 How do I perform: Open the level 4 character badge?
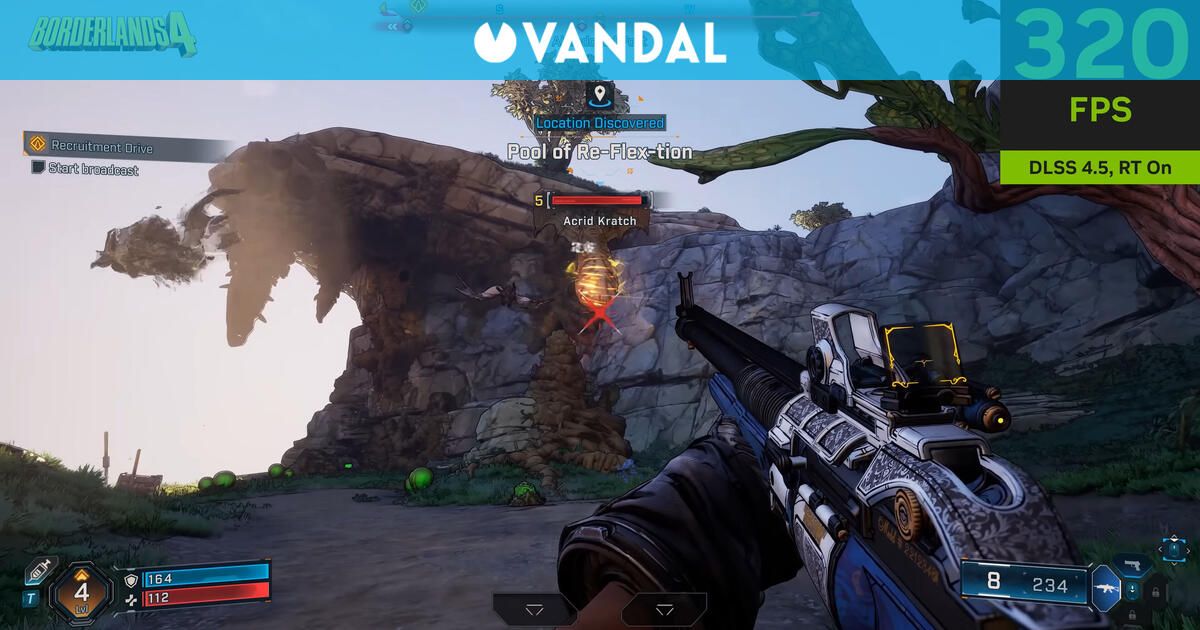tap(82, 589)
